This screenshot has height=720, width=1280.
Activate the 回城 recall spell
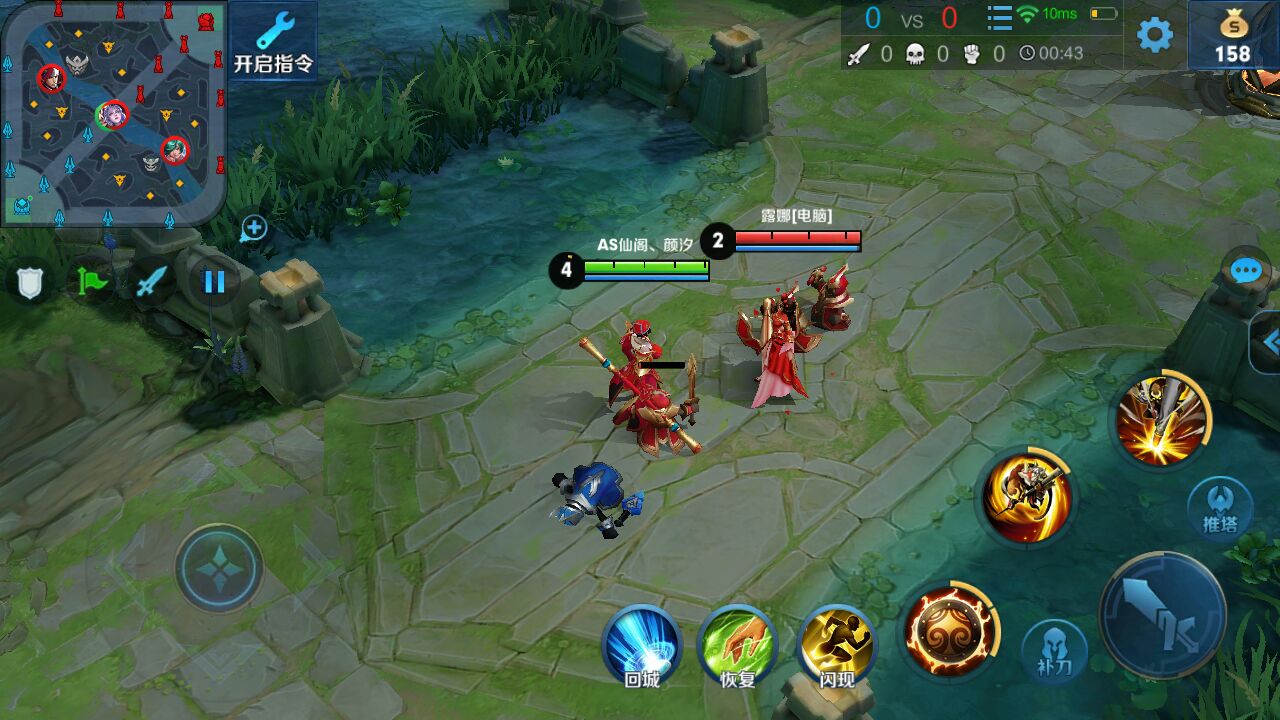tap(641, 645)
